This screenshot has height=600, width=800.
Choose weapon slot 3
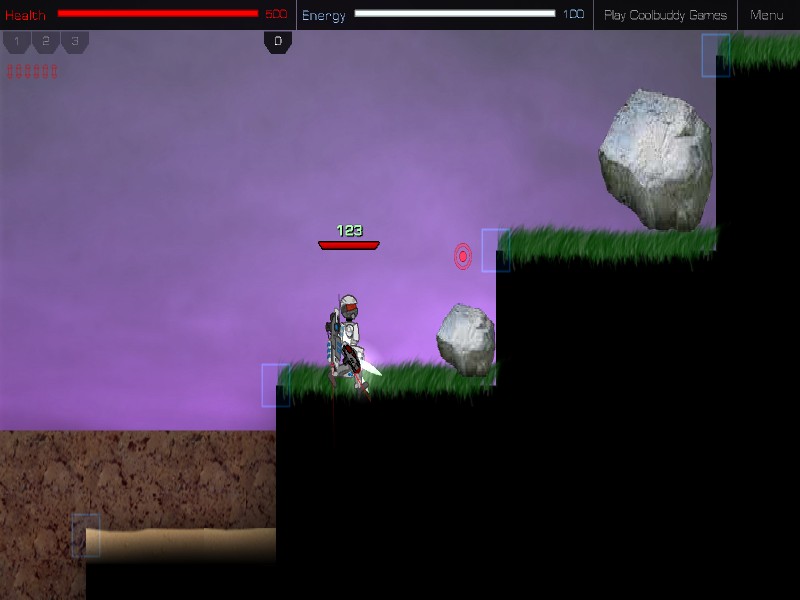[75, 42]
